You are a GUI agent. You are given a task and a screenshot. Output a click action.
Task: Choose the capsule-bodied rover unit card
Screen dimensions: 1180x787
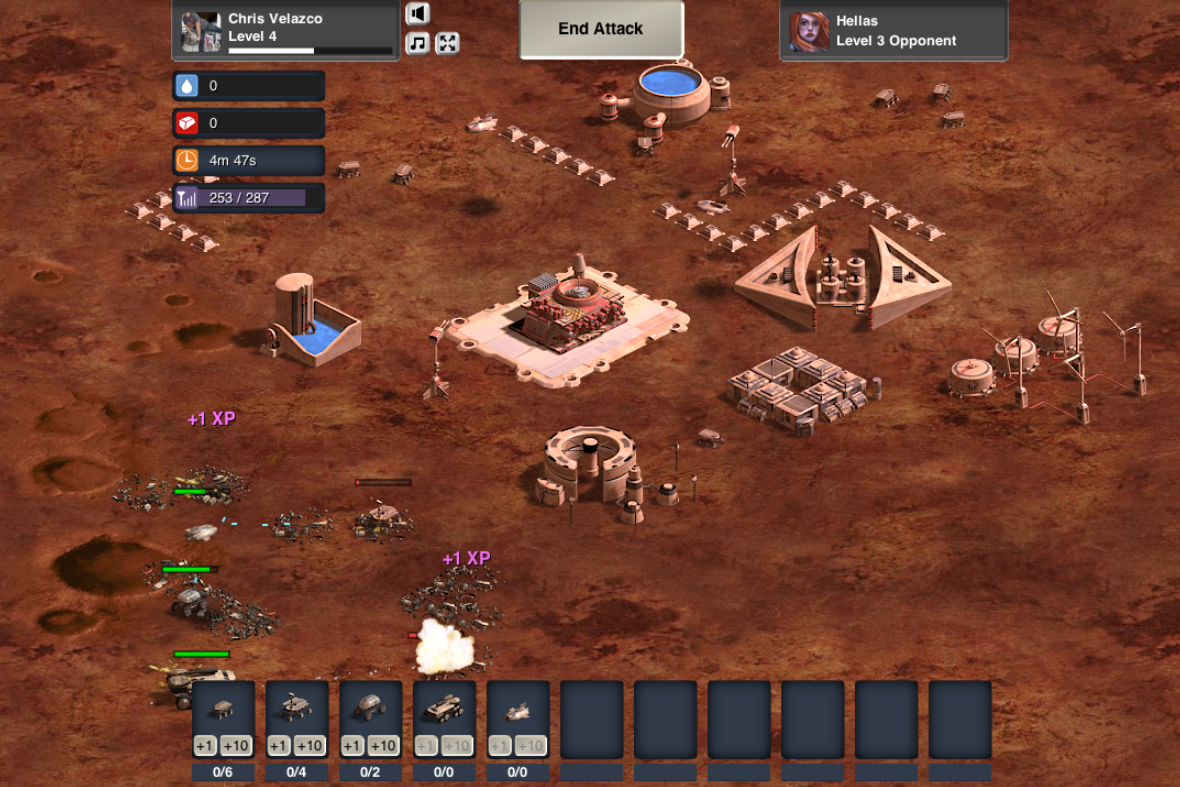point(370,710)
